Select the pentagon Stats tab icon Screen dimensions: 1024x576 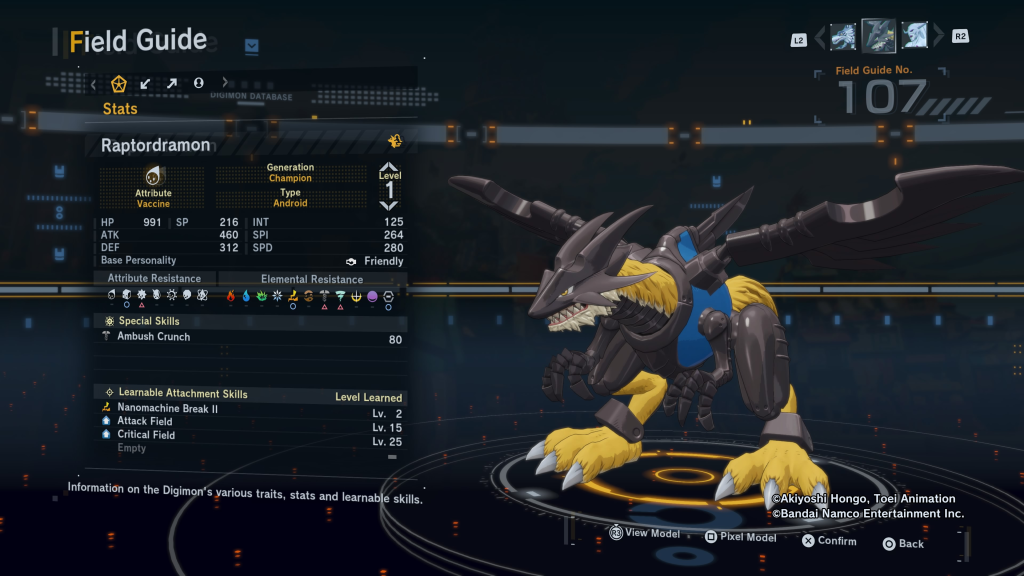coord(119,83)
